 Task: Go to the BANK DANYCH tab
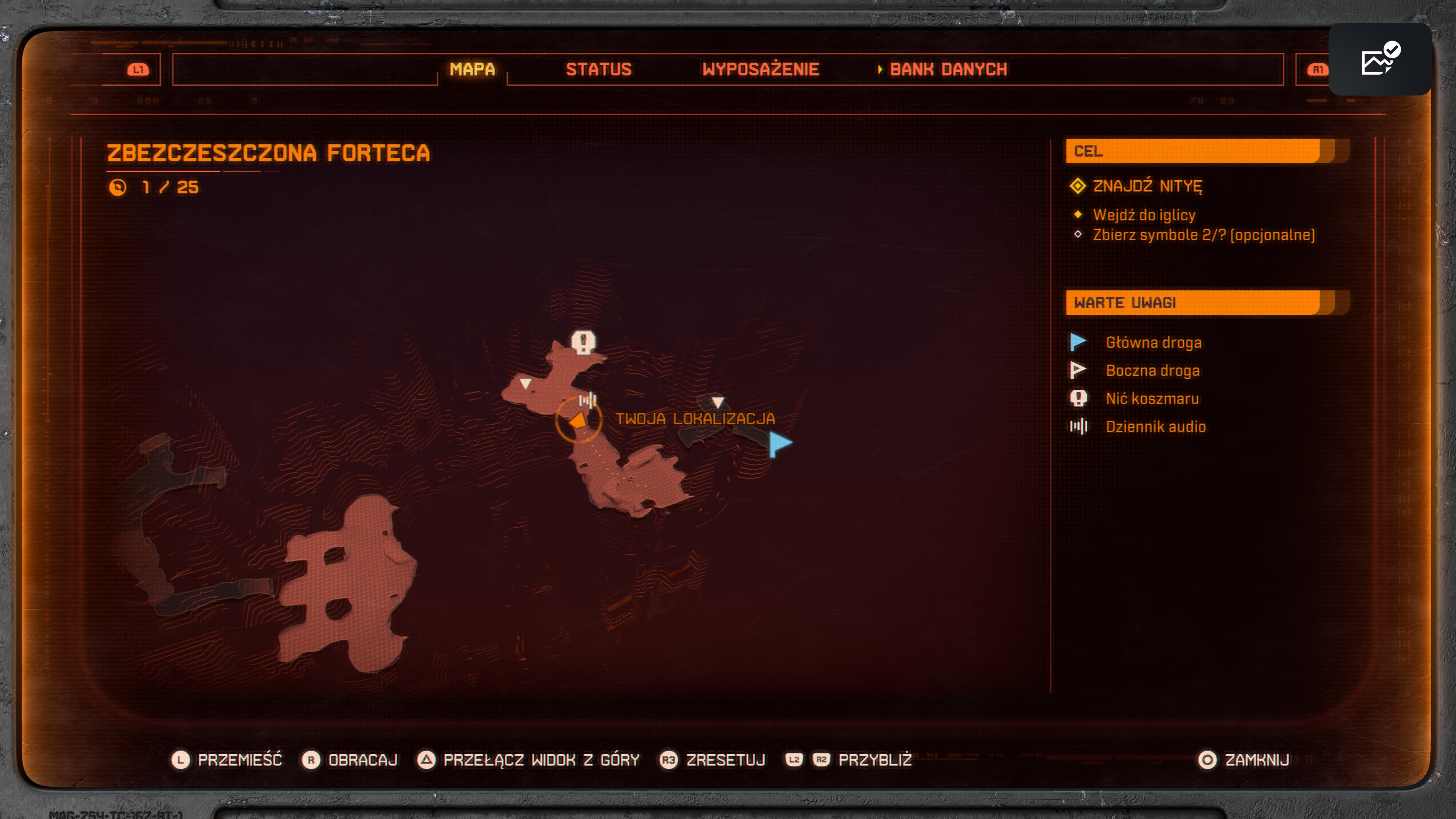coord(948,69)
